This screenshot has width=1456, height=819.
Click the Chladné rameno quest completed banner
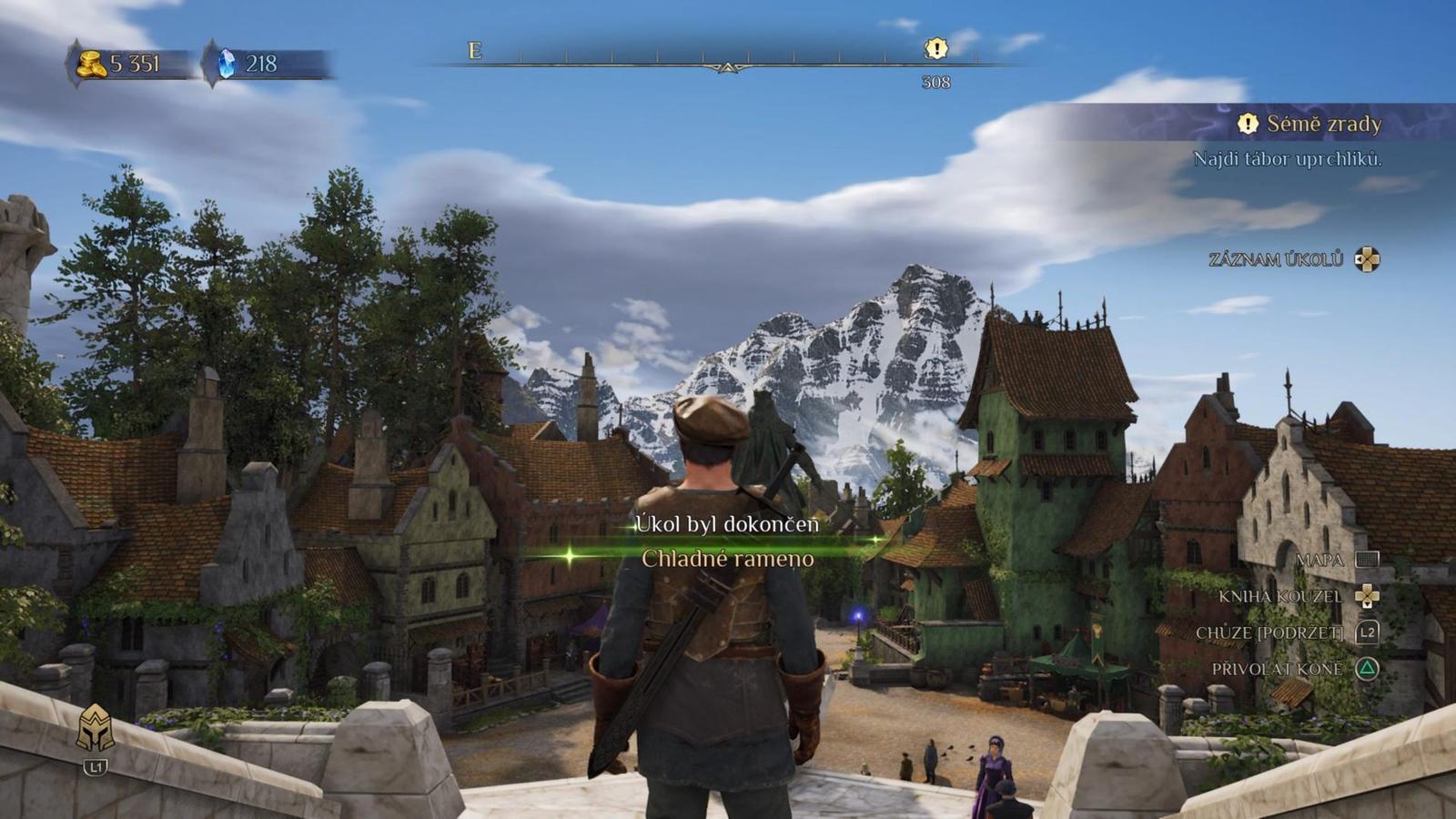click(727, 558)
